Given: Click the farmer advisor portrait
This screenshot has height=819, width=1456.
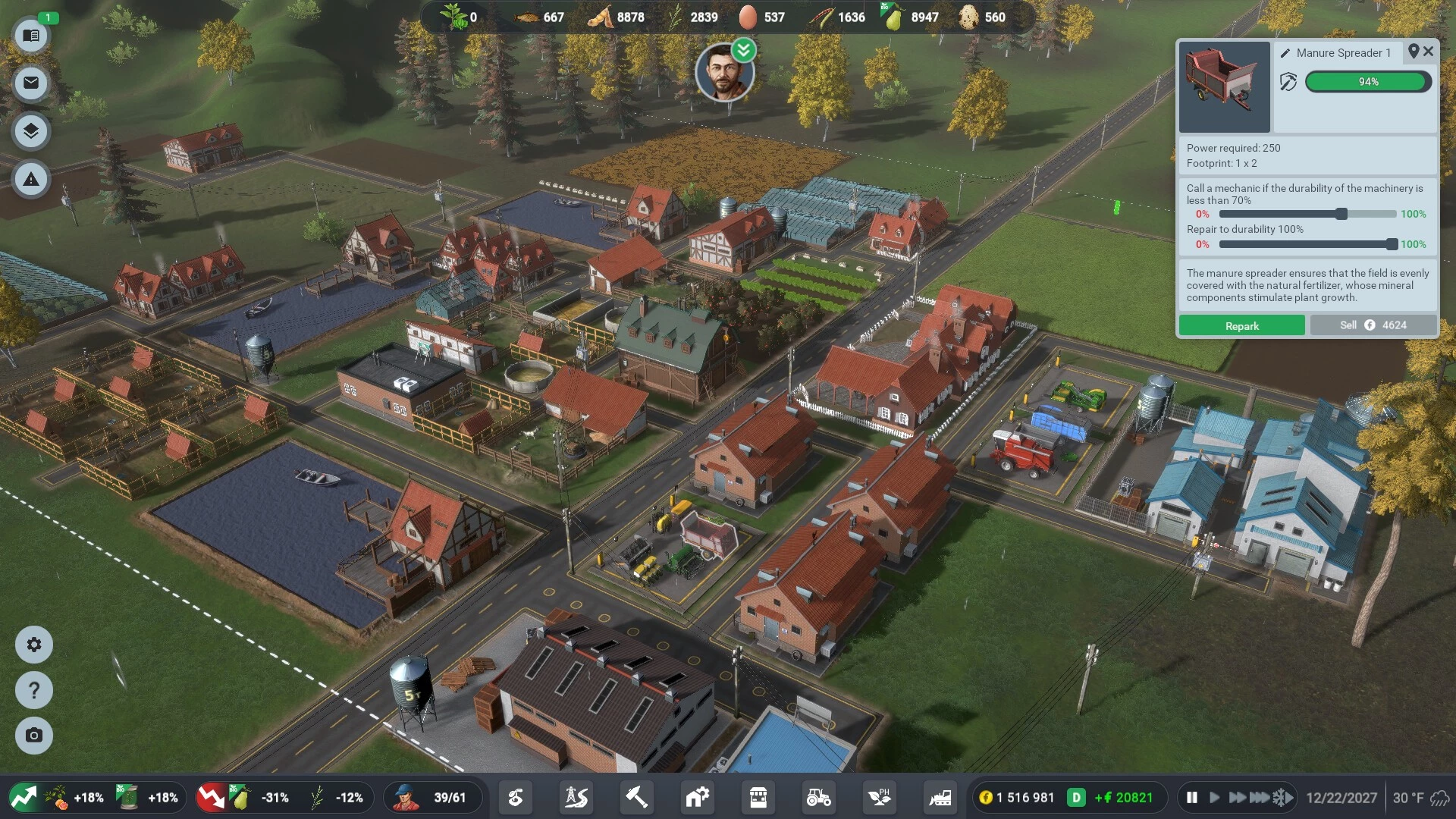Looking at the screenshot, I should click(x=724, y=74).
